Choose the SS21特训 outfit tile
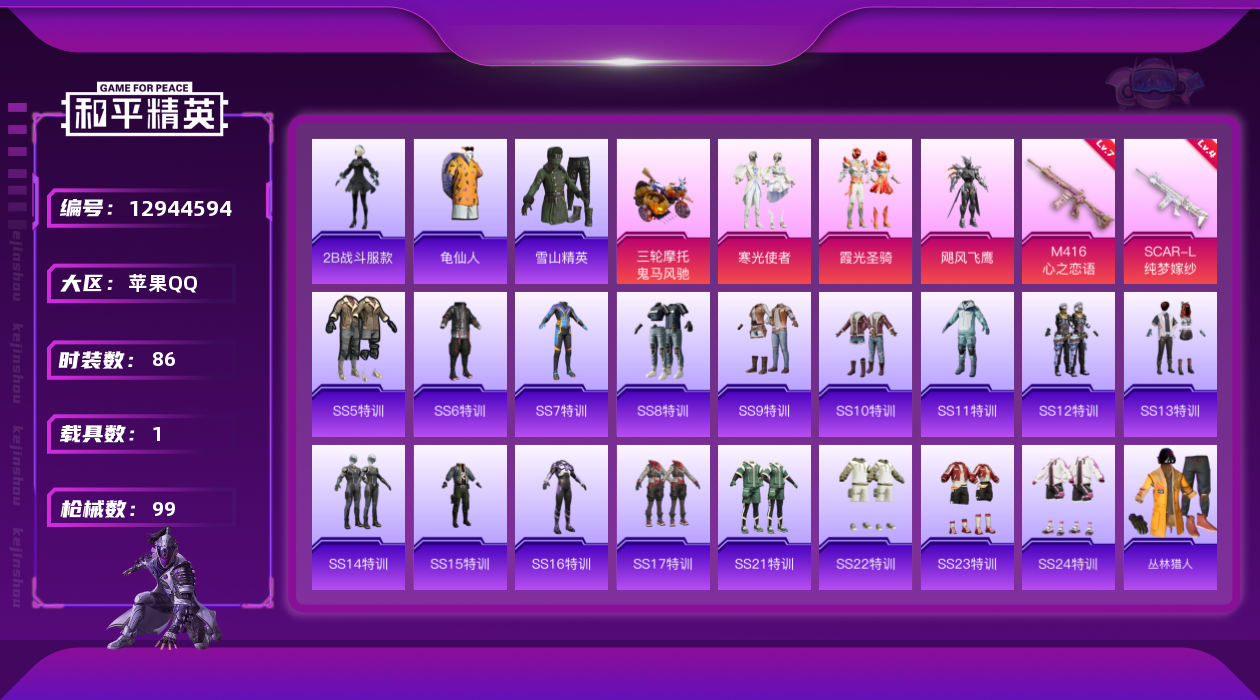This screenshot has width=1260, height=700. pos(764,517)
